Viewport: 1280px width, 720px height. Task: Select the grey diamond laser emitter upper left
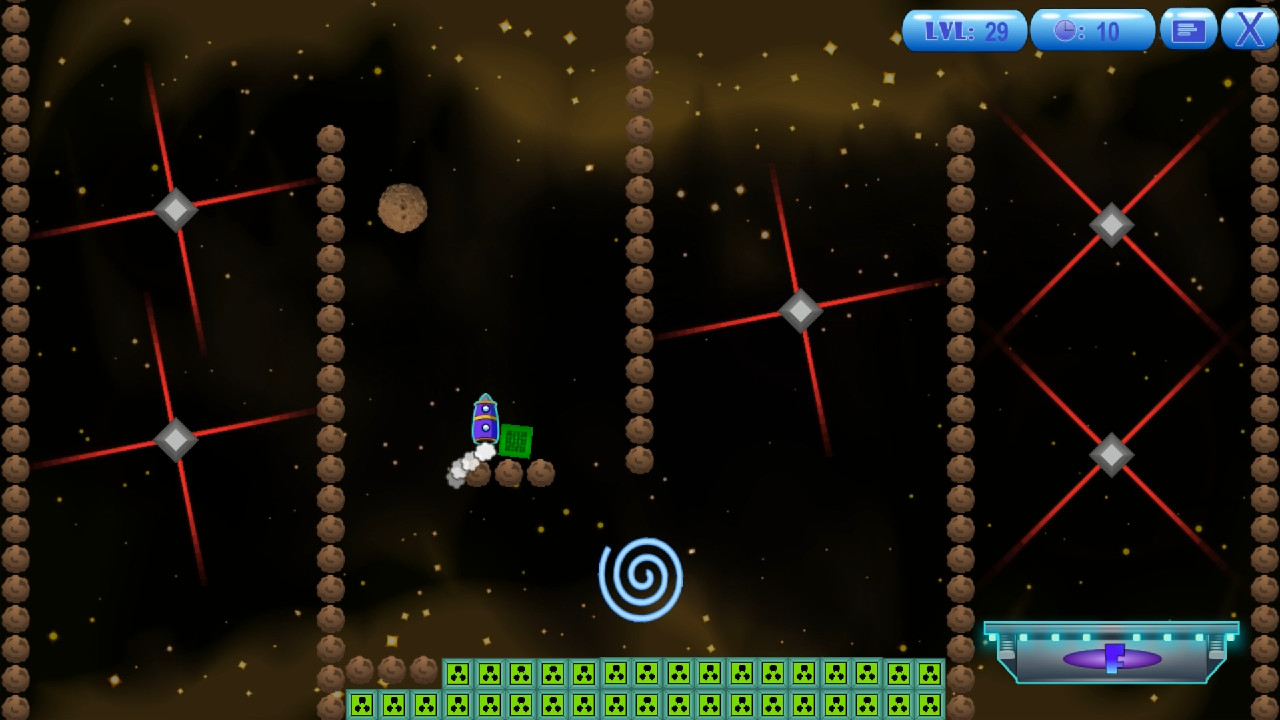(x=175, y=210)
